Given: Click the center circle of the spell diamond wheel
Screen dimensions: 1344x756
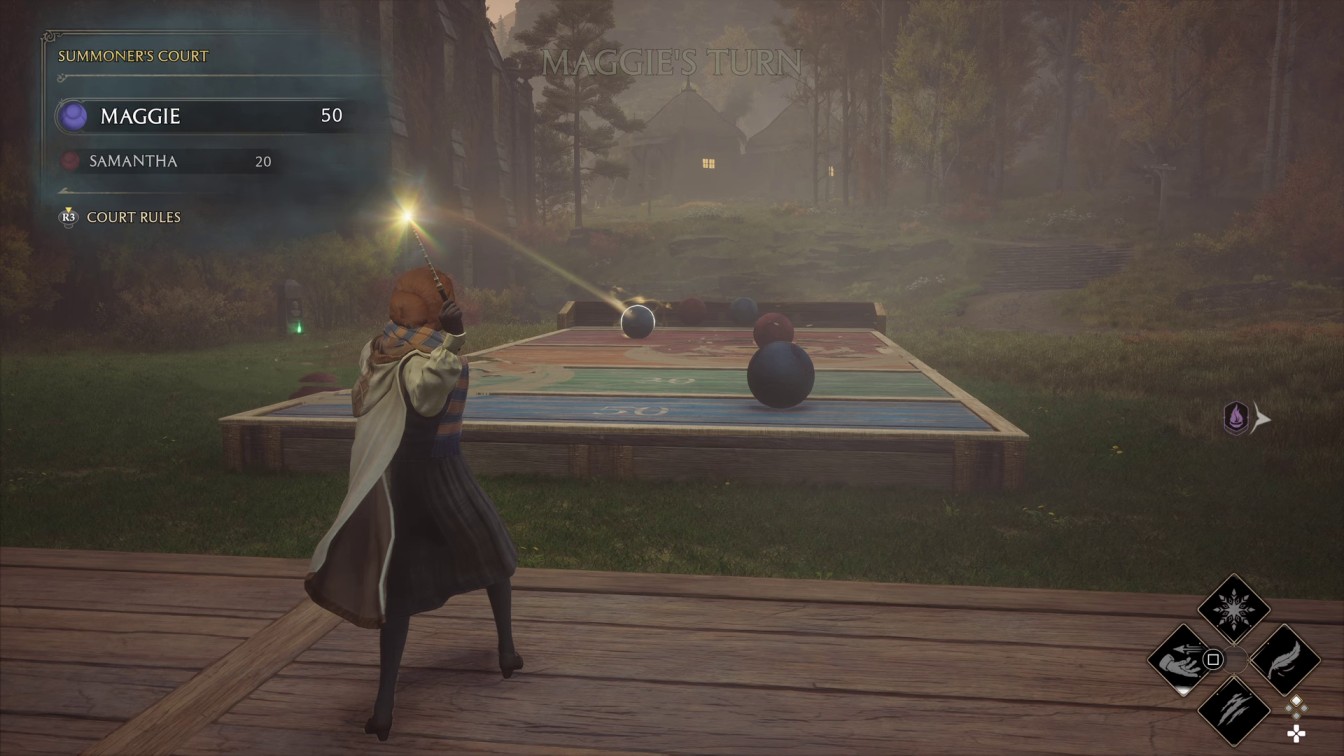Looking at the screenshot, I should (1236, 660).
